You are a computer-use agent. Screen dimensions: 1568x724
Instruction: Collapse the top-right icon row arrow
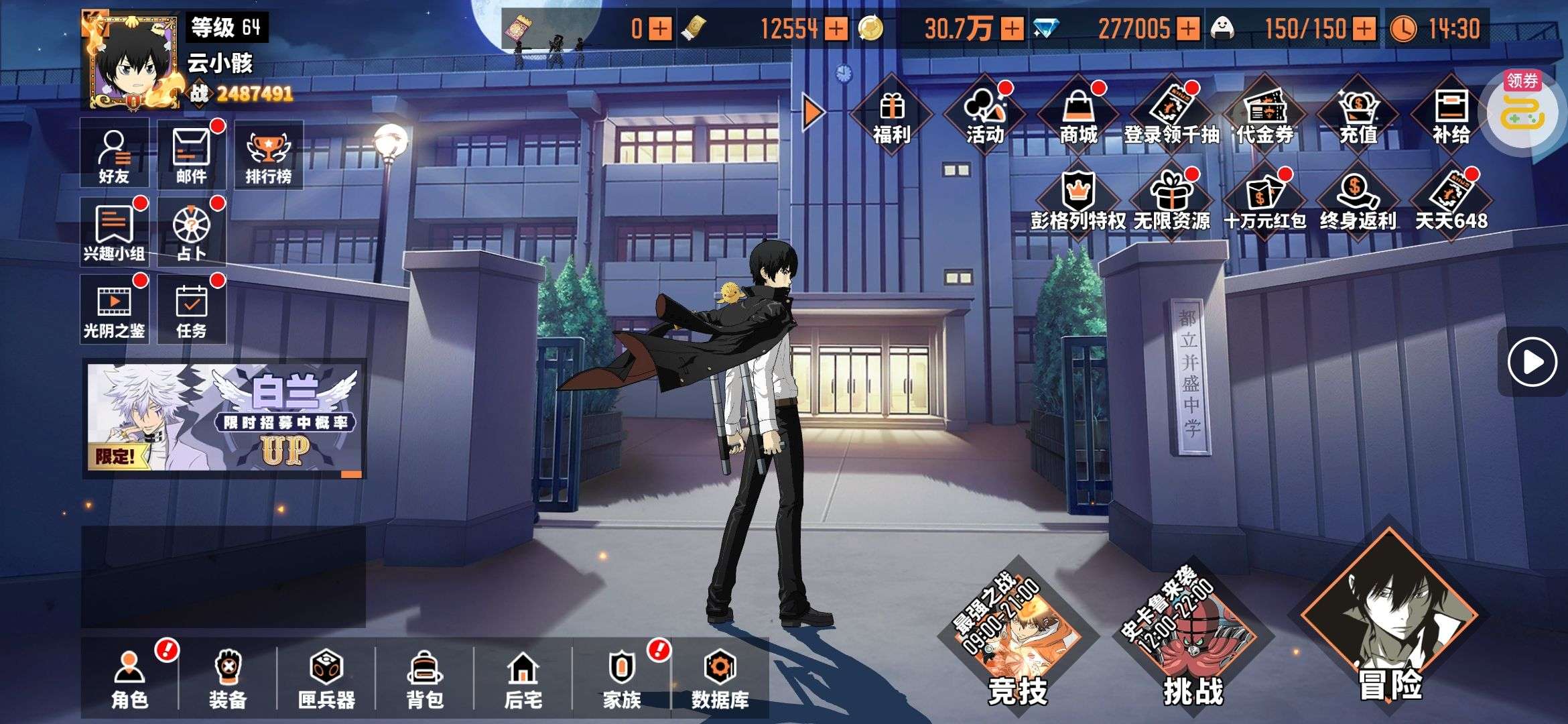click(813, 112)
